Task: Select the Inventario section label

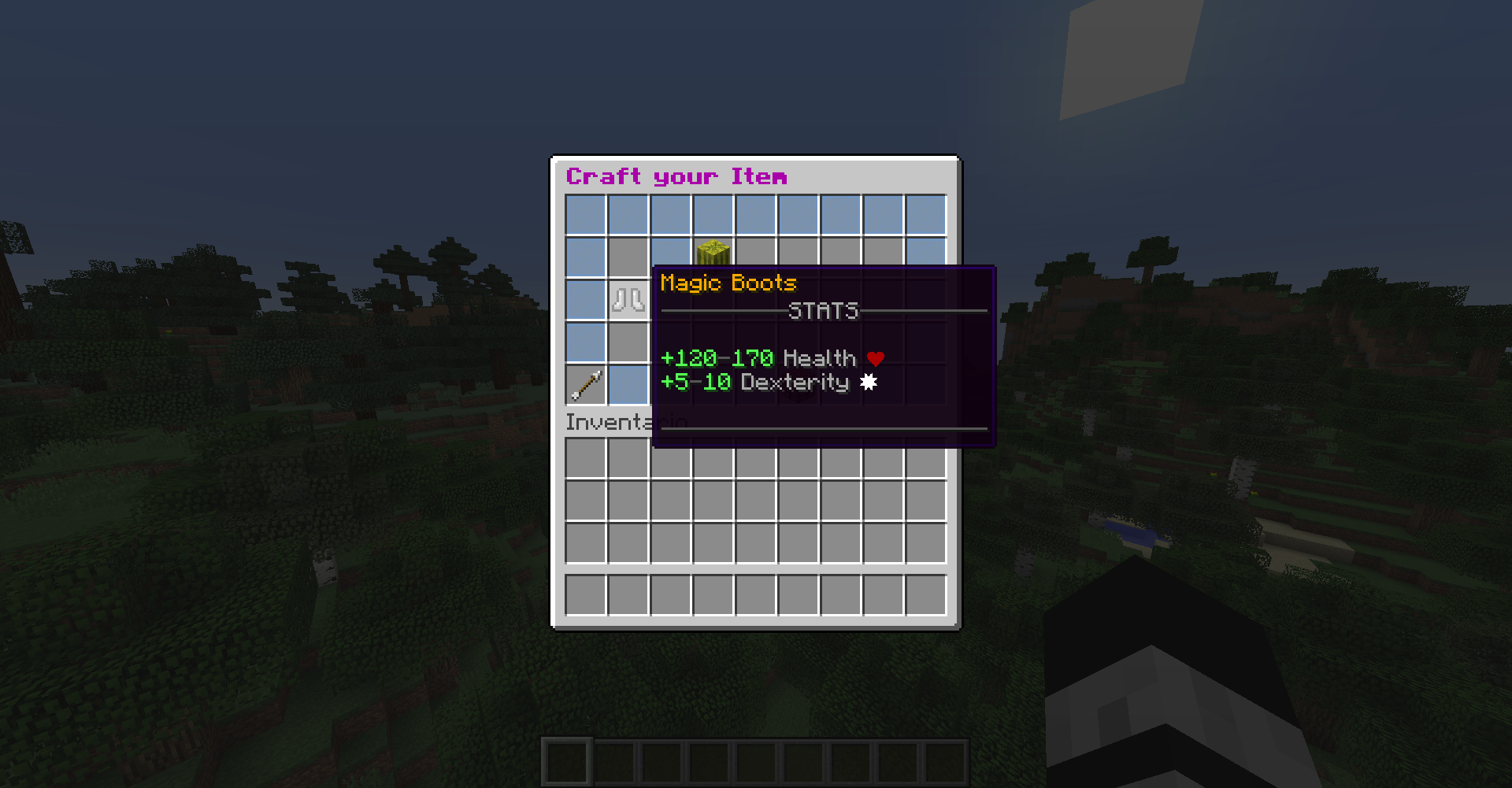Action: [x=614, y=422]
